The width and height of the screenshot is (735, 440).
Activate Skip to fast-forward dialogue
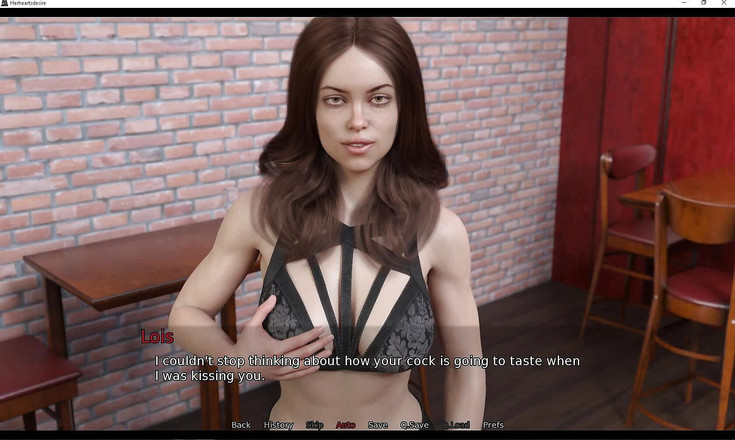[315, 425]
